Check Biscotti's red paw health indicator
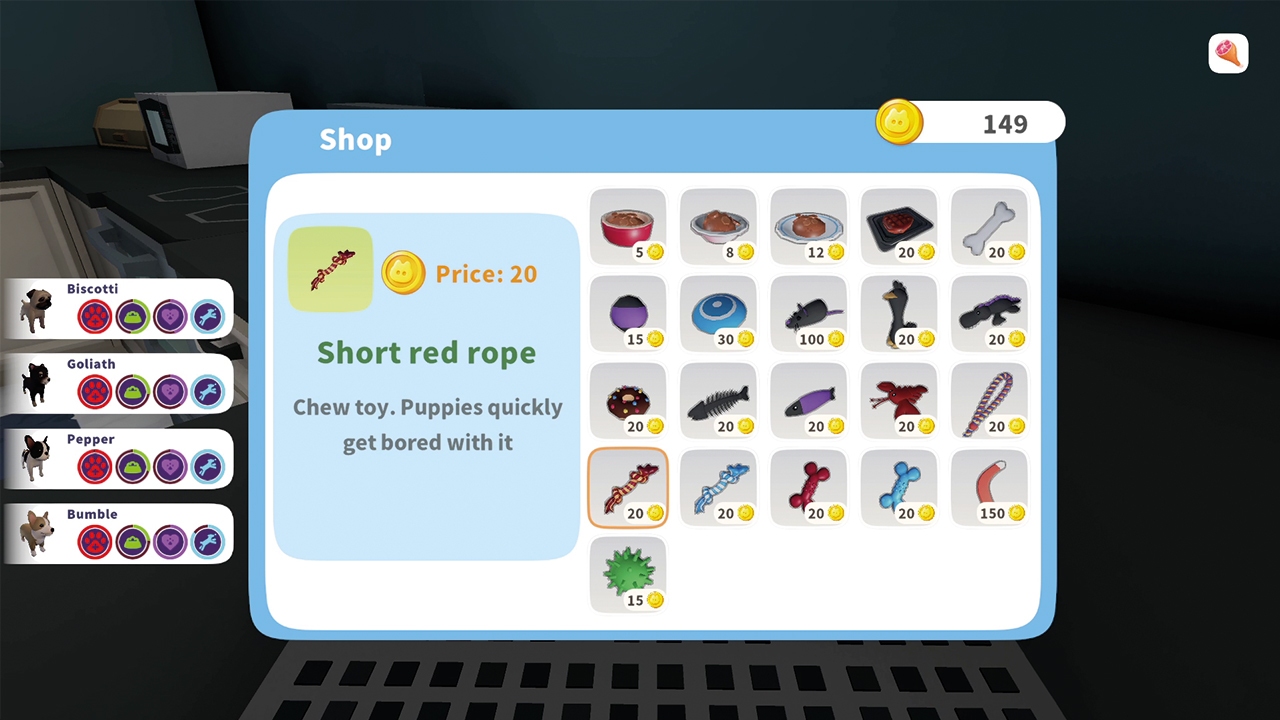 pyautogui.click(x=93, y=316)
